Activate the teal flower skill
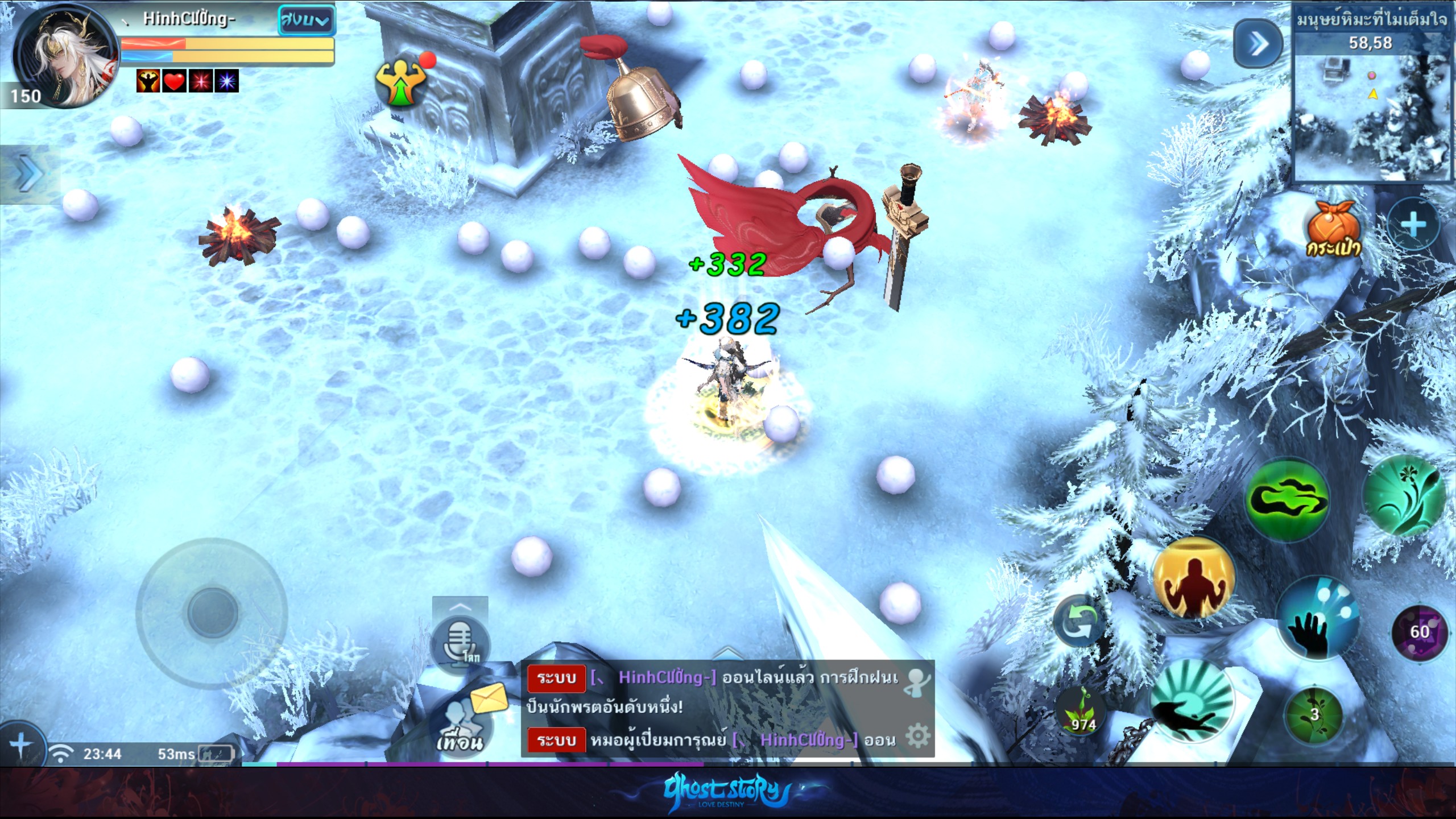1456x819 pixels. (x=1405, y=495)
